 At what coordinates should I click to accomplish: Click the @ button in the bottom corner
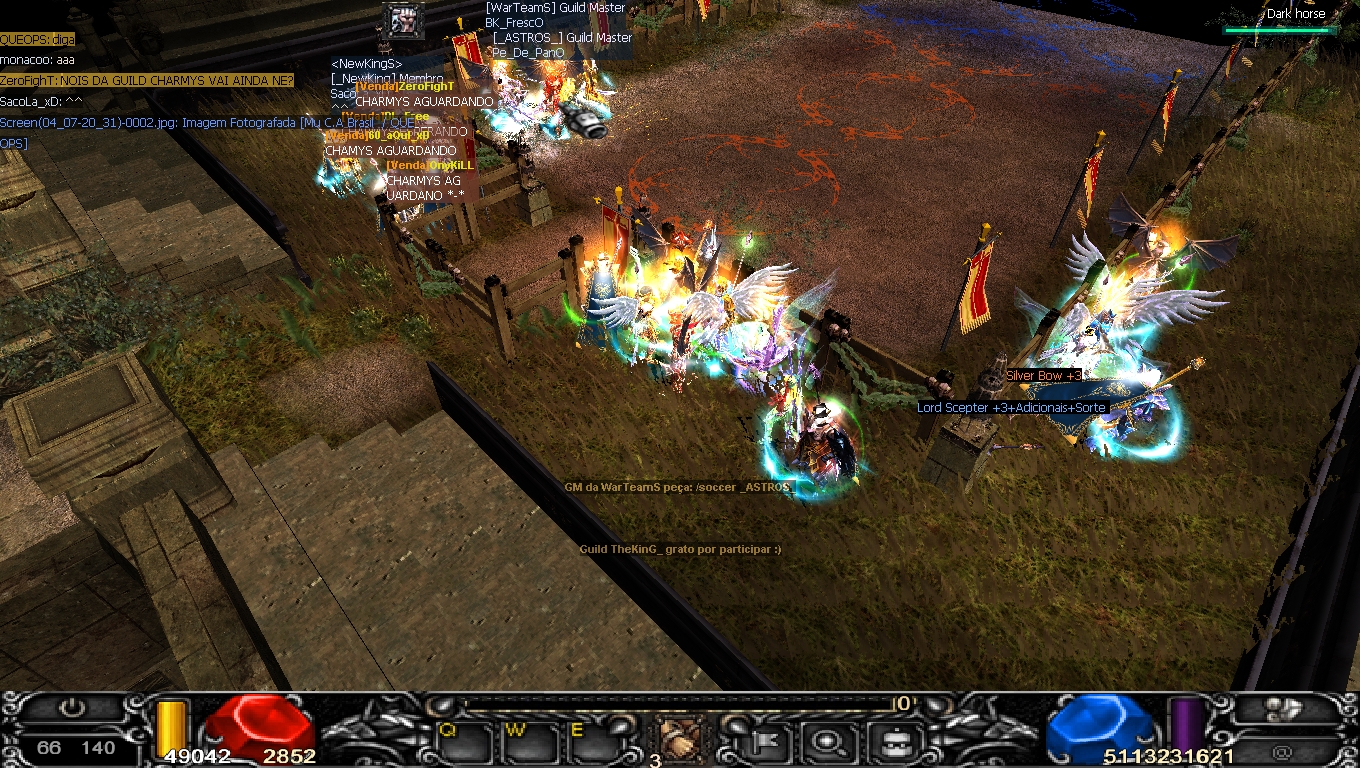point(1284,750)
